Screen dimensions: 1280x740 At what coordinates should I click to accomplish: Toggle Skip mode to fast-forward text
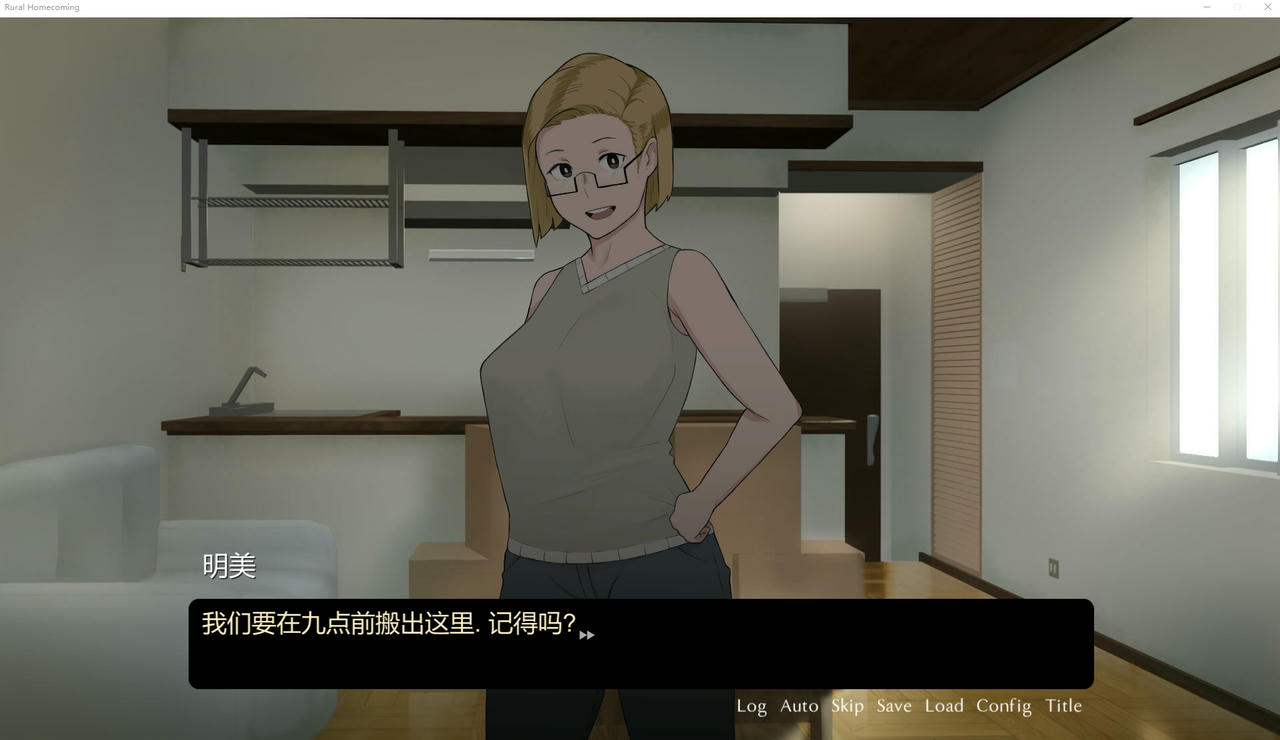coord(847,706)
